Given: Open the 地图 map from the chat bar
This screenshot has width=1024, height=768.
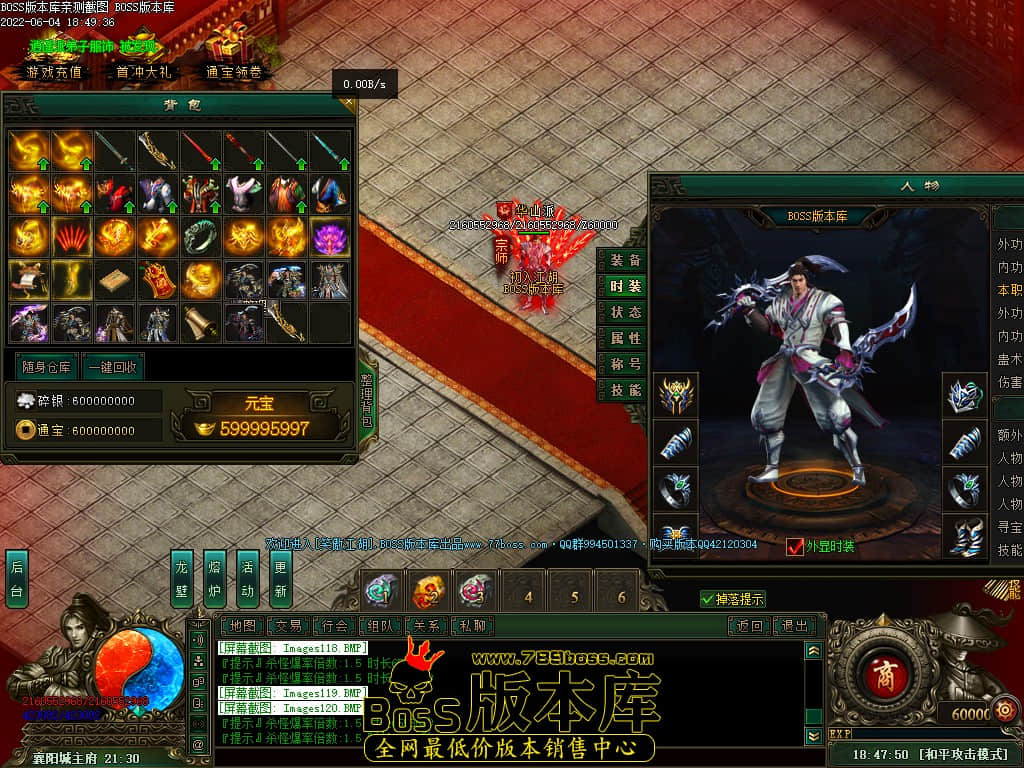Looking at the screenshot, I should click(x=242, y=626).
